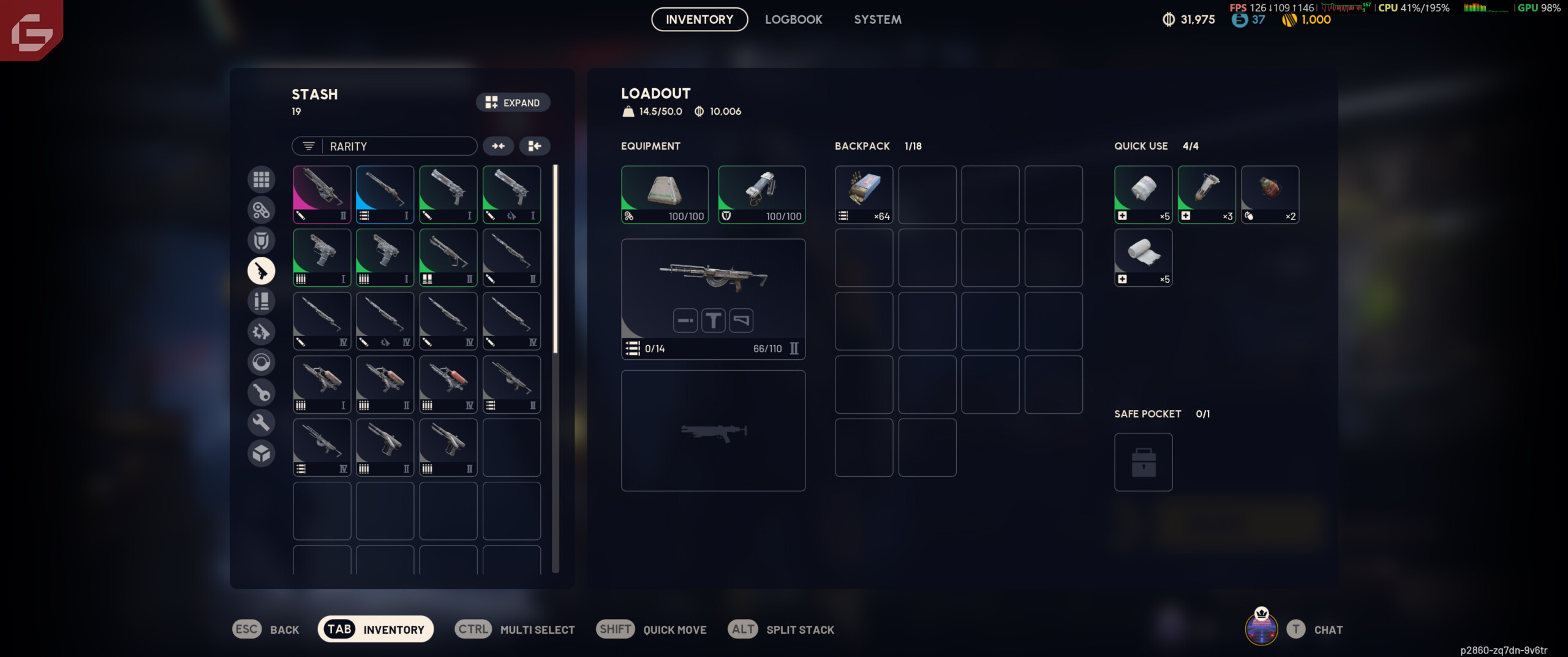1568x657 pixels.
Task: Filter stash by wrench tools category
Action: point(261,422)
